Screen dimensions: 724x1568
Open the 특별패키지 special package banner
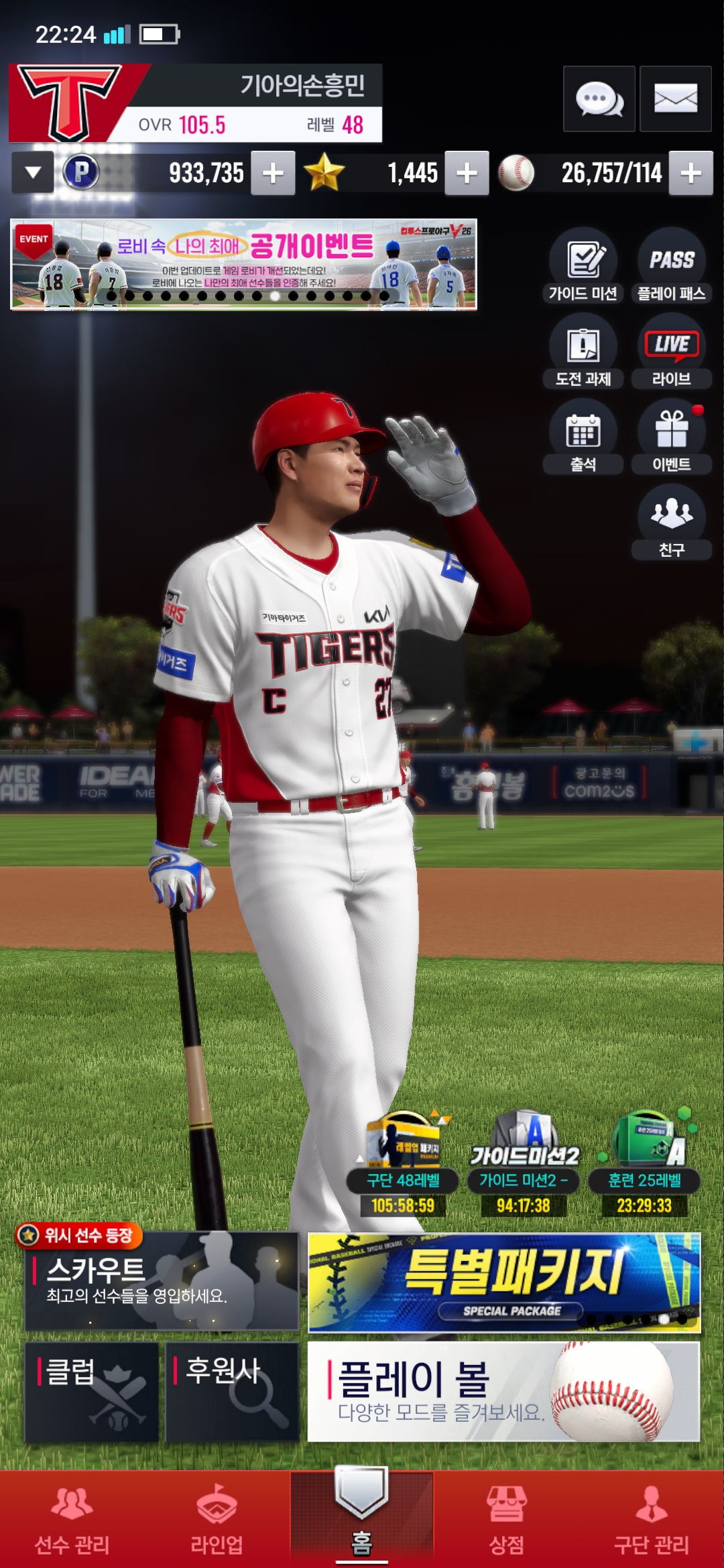[x=504, y=1283]
